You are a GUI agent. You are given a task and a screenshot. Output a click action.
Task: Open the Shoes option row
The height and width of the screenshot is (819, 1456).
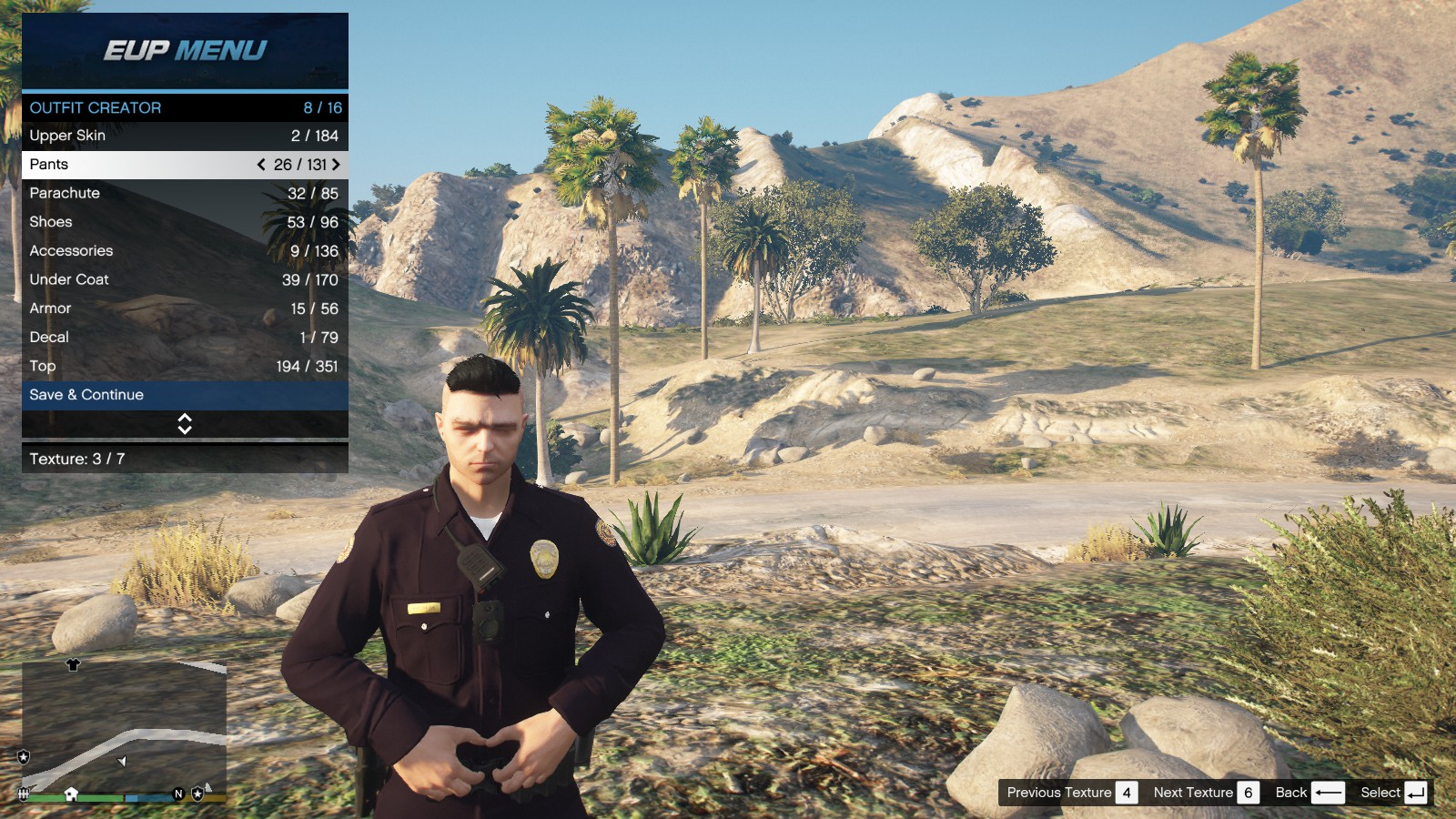(185, 222)
